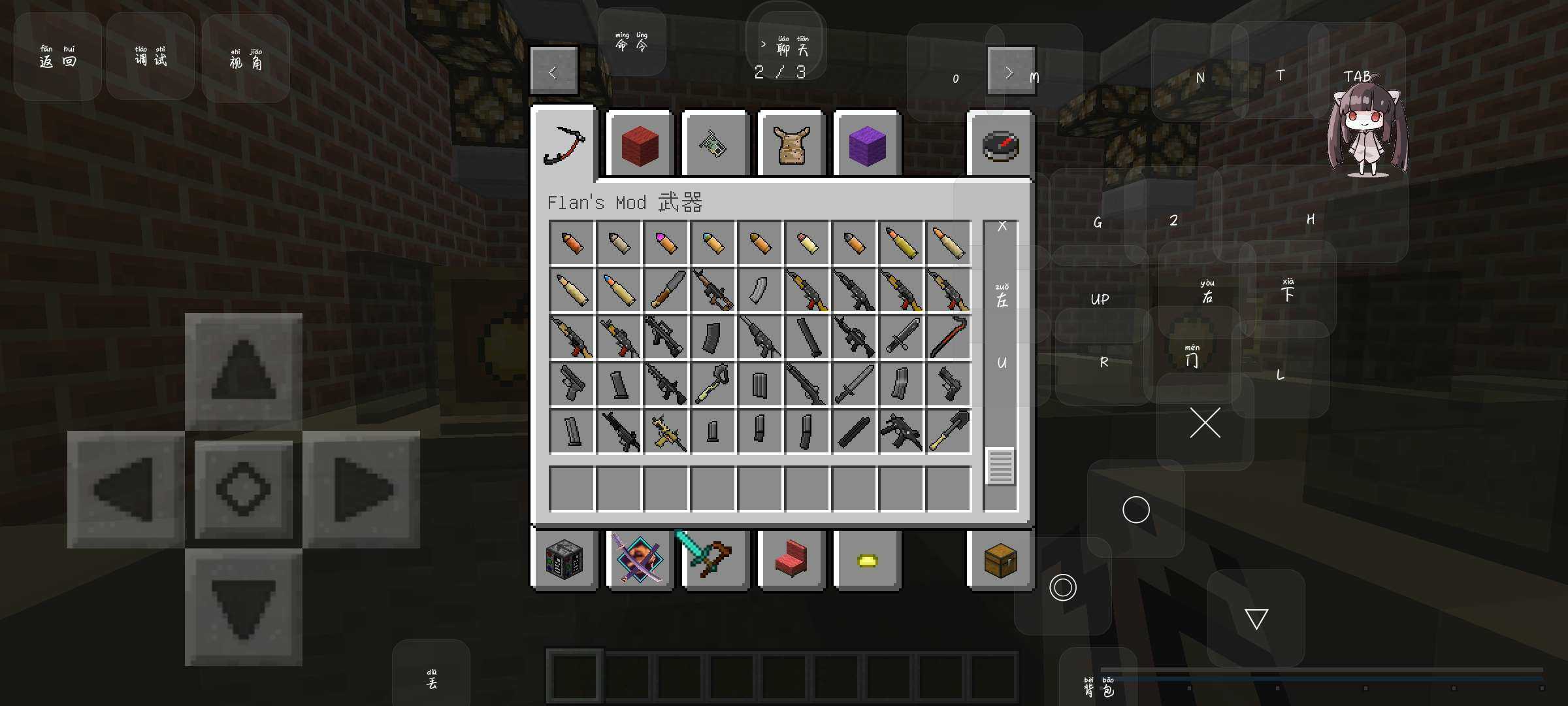Screen dimensions: 1568x706
Task: Go to the next creative tab page
Action: (x=1010, y=71)
